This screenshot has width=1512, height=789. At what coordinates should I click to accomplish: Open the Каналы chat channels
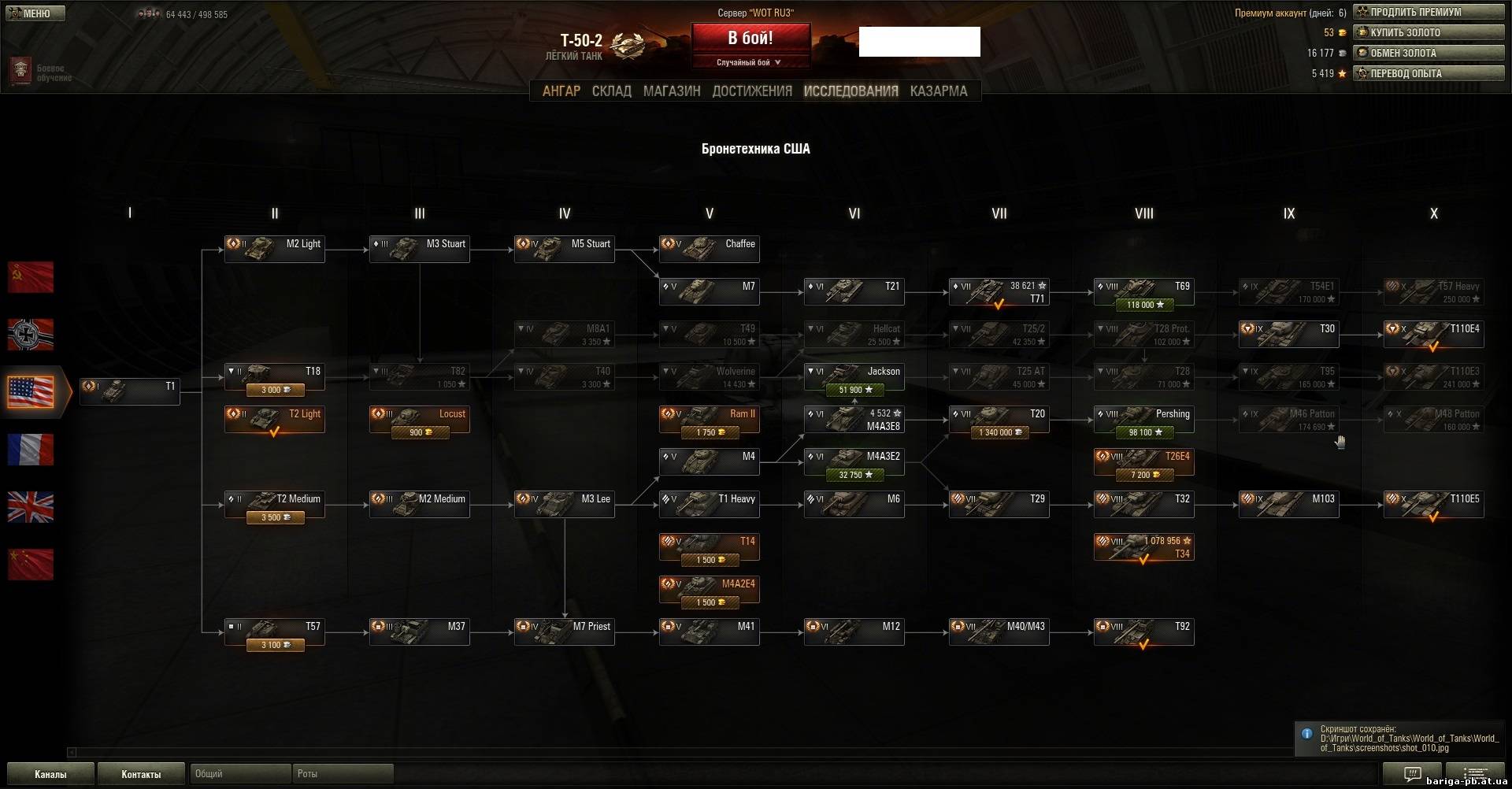50,774
